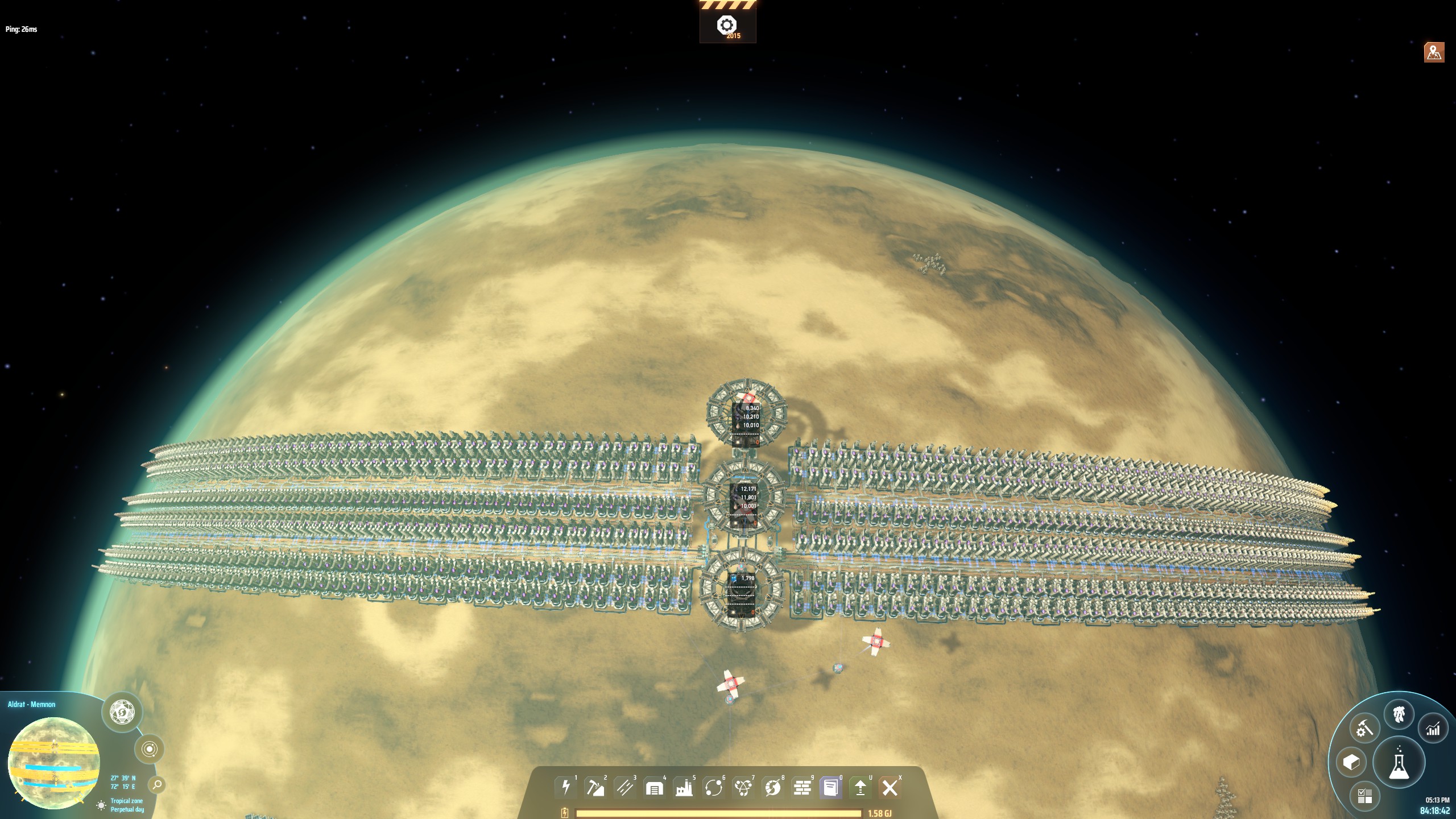The height and width of the screenshot is (819, 1456).
Task: Select the mining pickaxe build category
Action: [595, 788]
